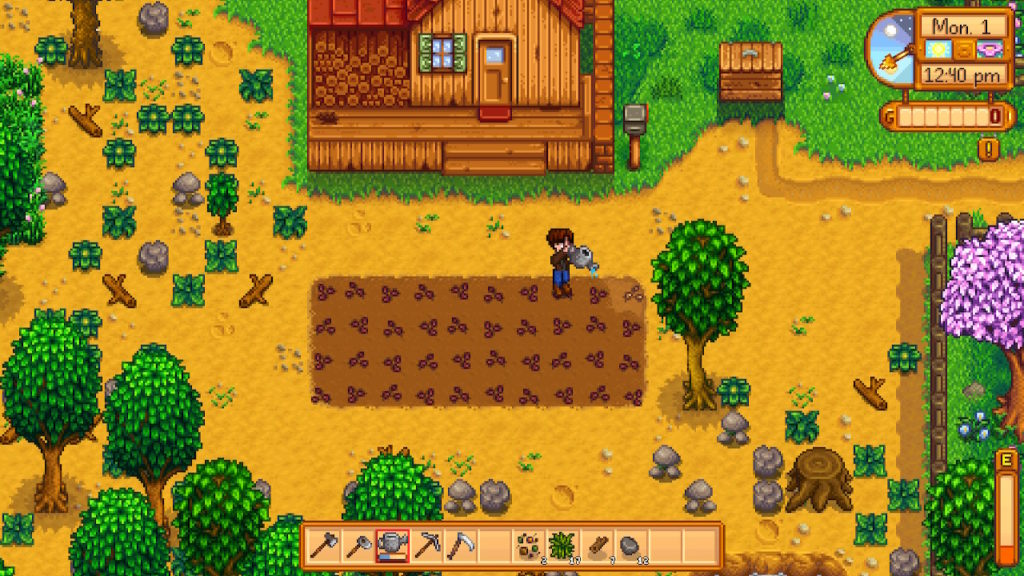The width and height of the screenshot is (1024, 576).
Task: Choose the stone stack of 12
Action: pos(631,546)
